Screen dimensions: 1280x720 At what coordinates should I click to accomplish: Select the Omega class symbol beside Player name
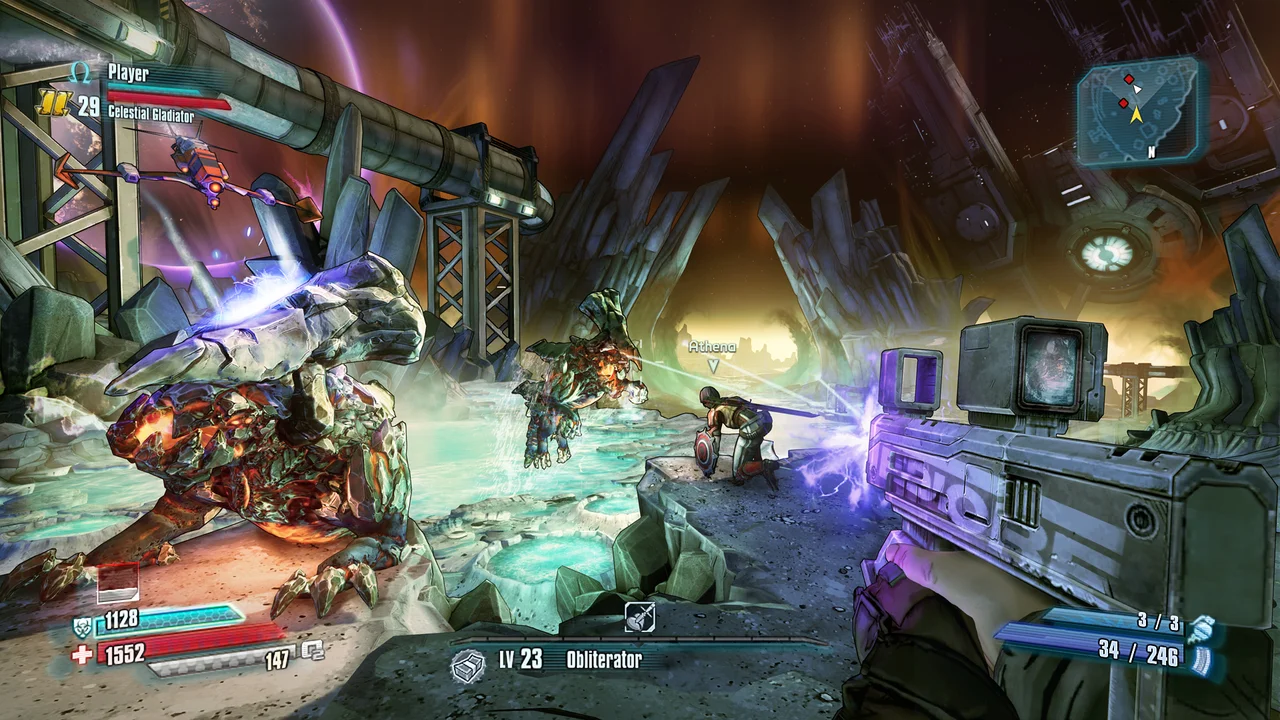click(79, 73)
